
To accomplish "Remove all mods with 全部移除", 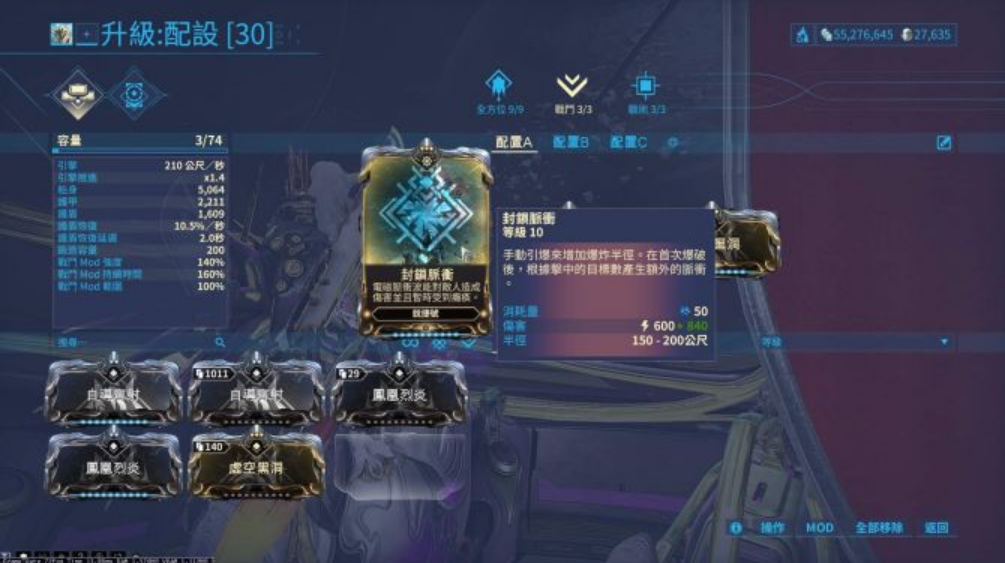I will pos(879,527).
